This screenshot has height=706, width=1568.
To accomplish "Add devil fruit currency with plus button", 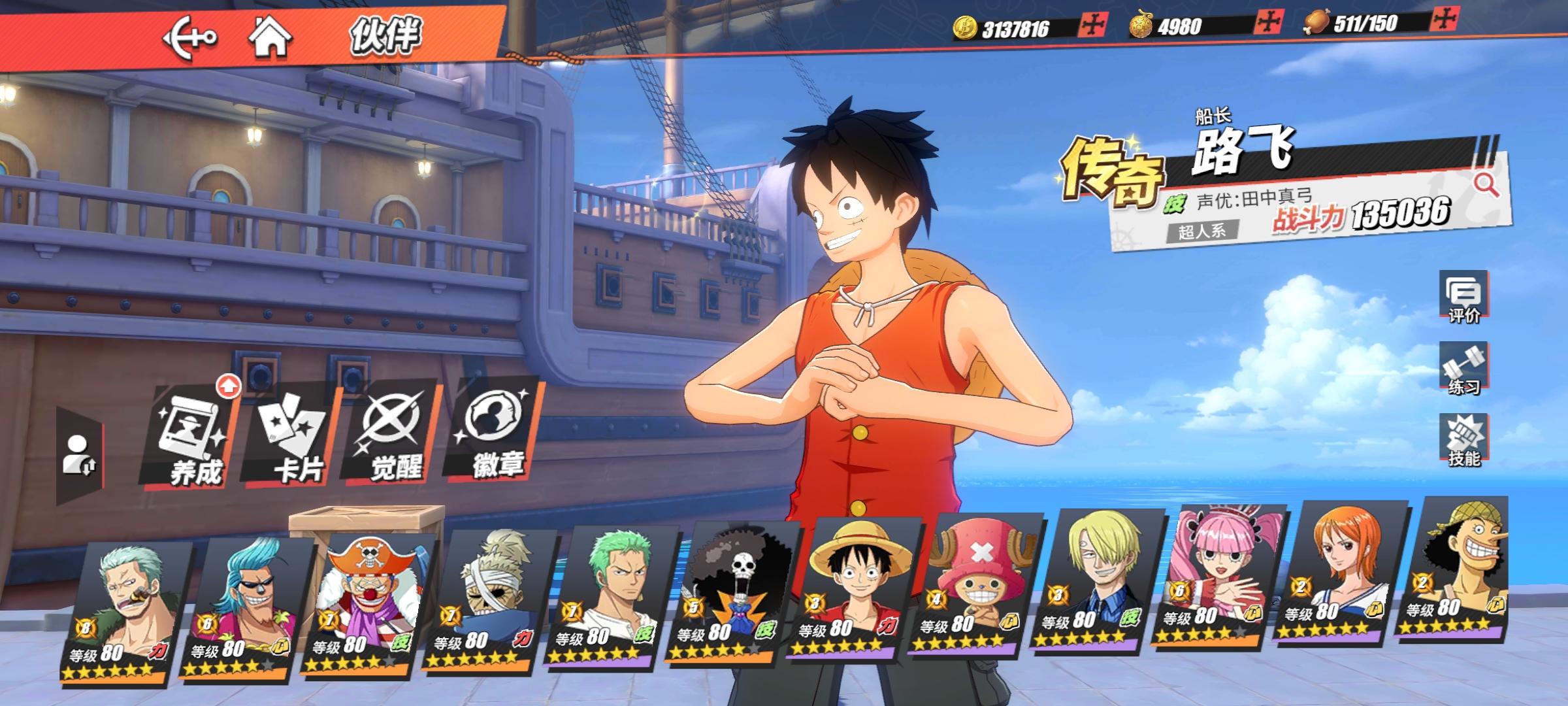I will coord(1267,24).
